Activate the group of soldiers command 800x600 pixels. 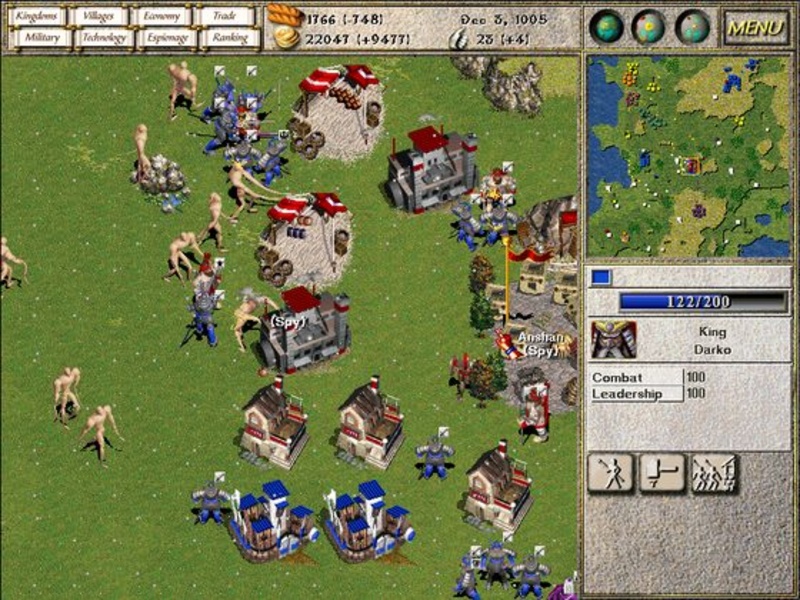714,473
